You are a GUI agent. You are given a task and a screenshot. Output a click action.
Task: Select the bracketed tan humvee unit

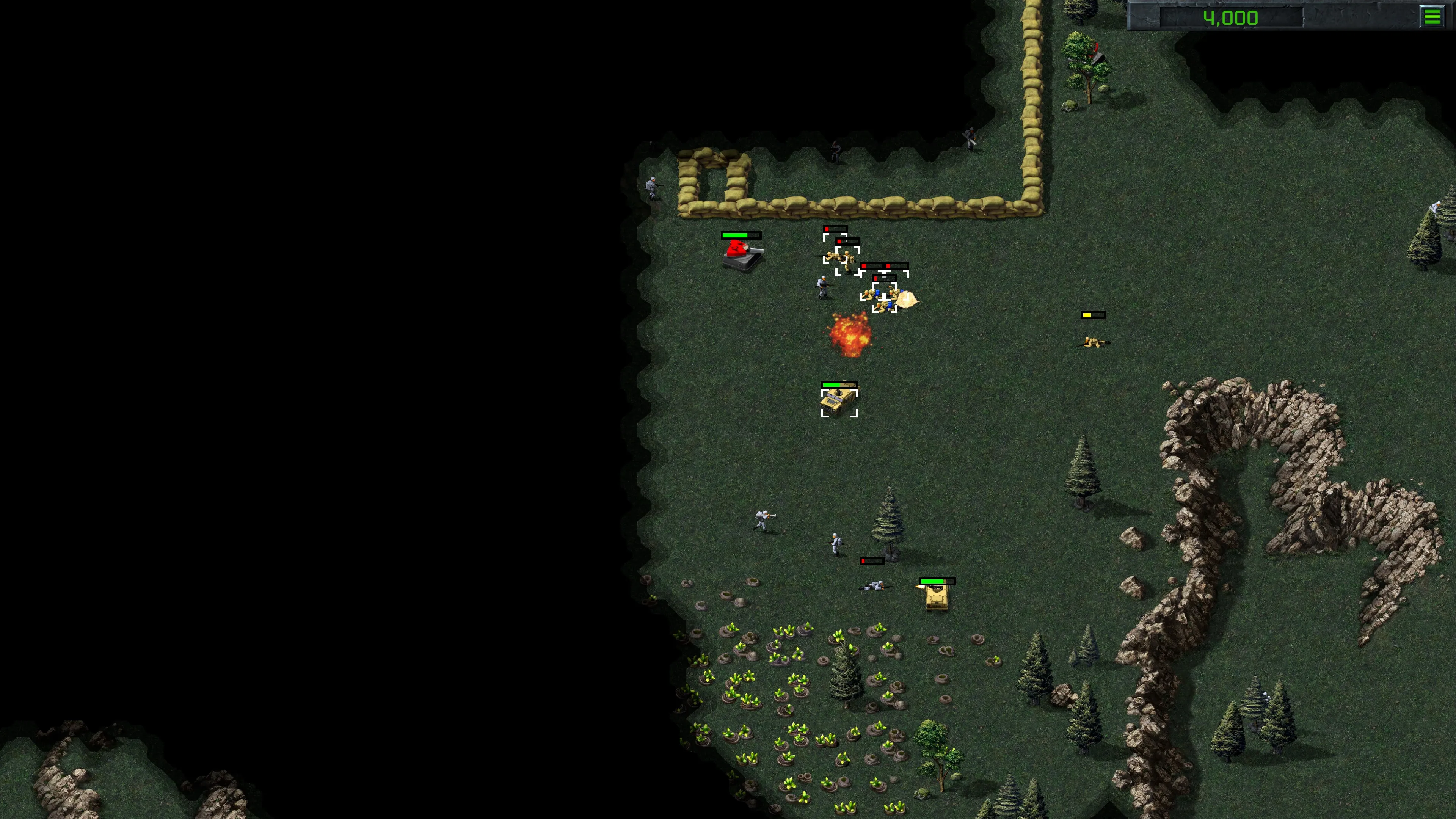(839, 402)
